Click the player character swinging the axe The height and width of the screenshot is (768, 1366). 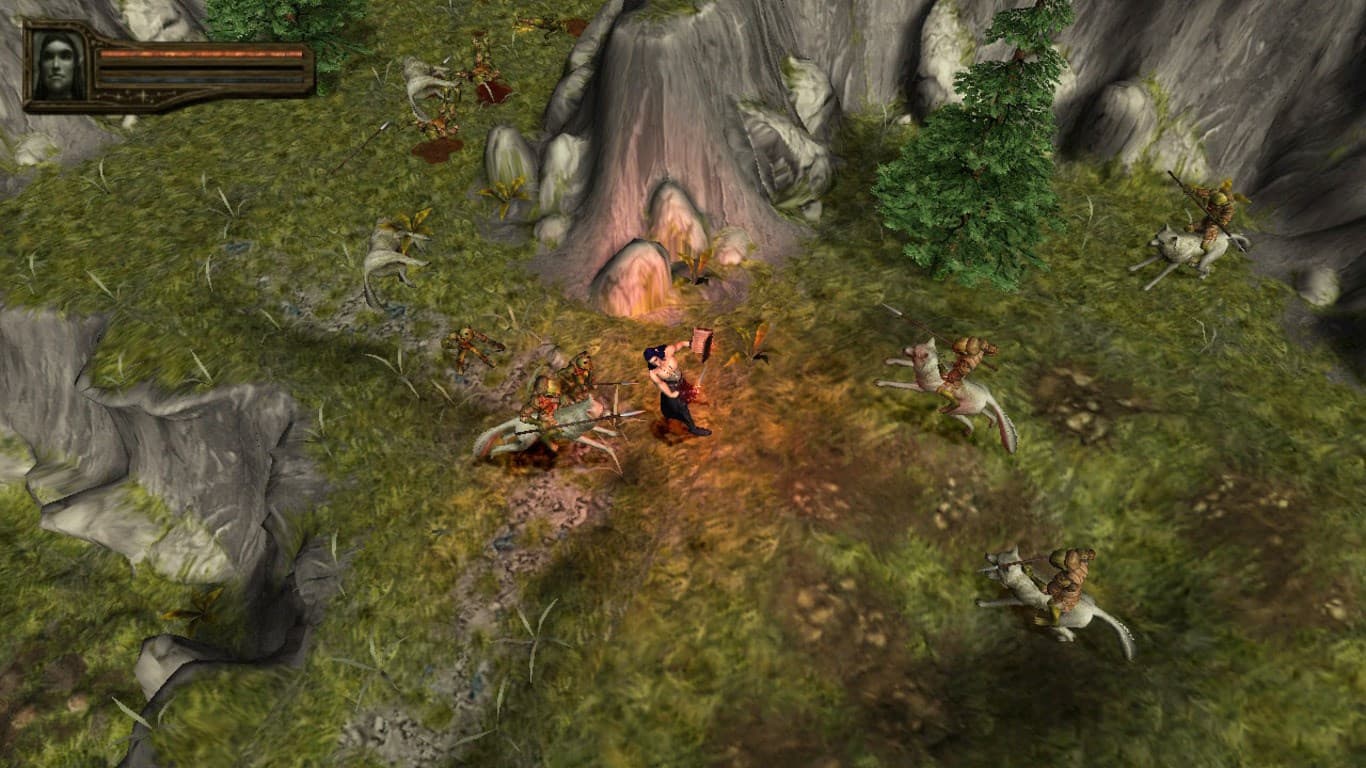tap(672, 390)
